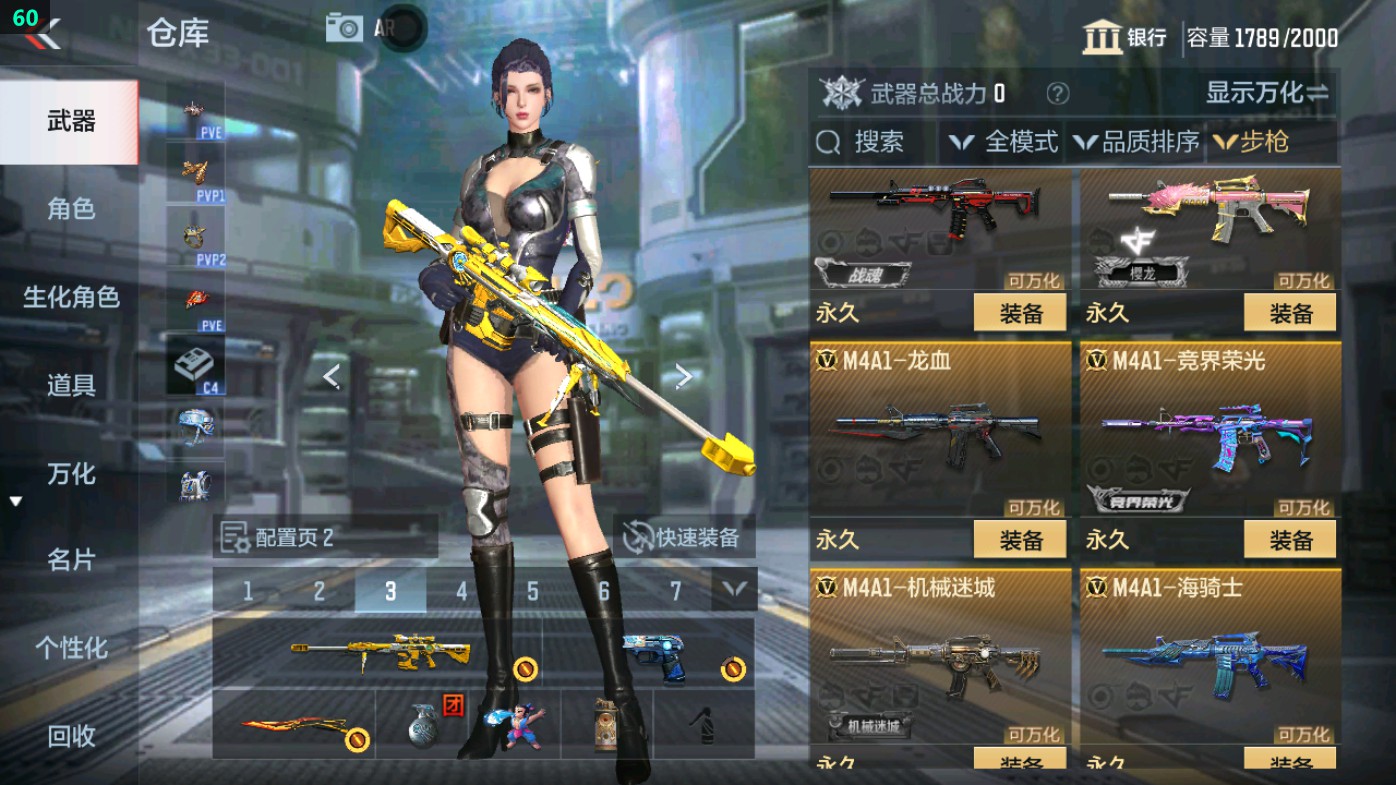1396x785 pixels.
Task: Select the C4 equipment slot icon
Action: tap(197, 366)
